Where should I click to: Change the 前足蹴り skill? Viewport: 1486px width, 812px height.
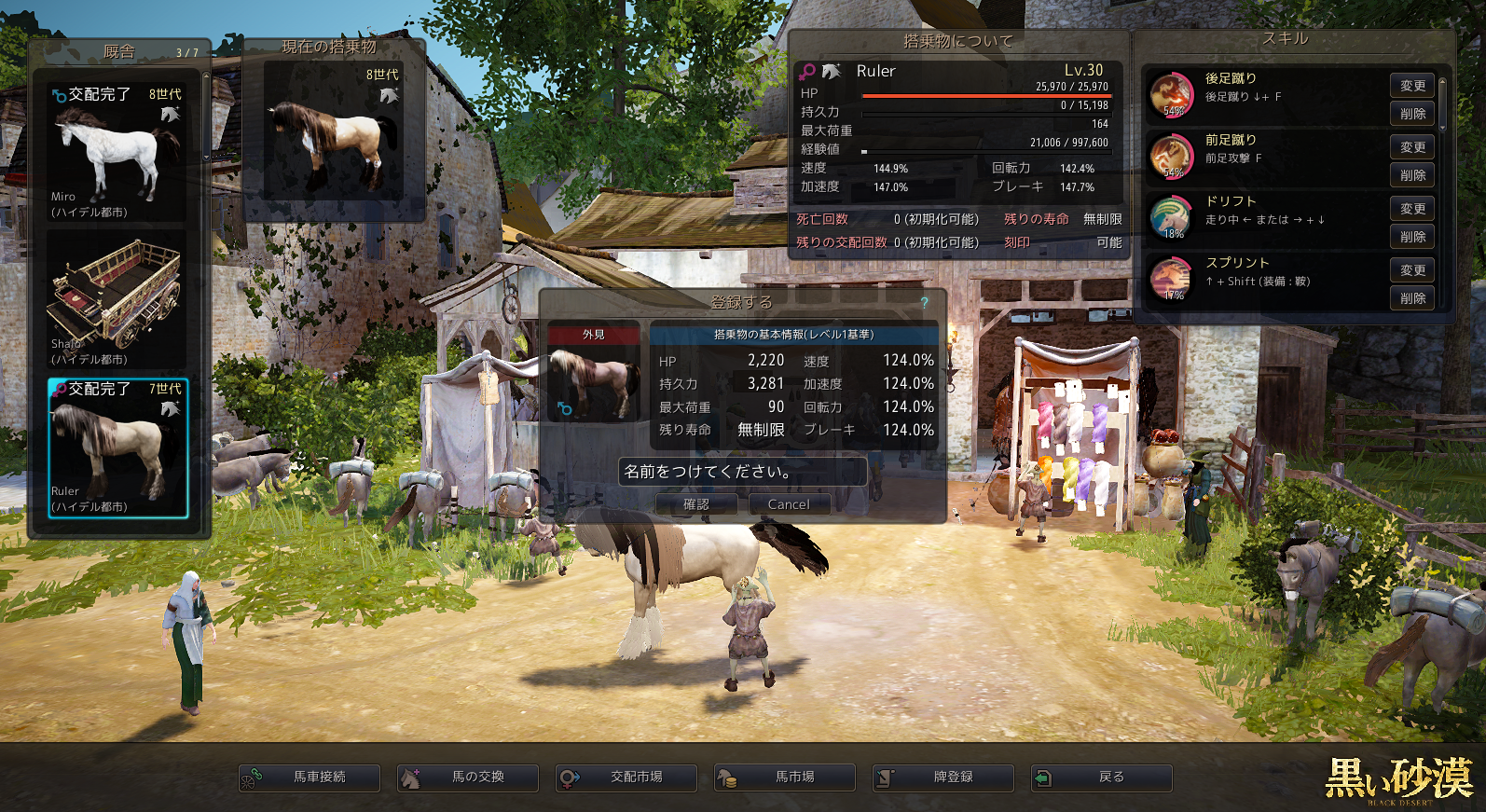point(1412,147)
